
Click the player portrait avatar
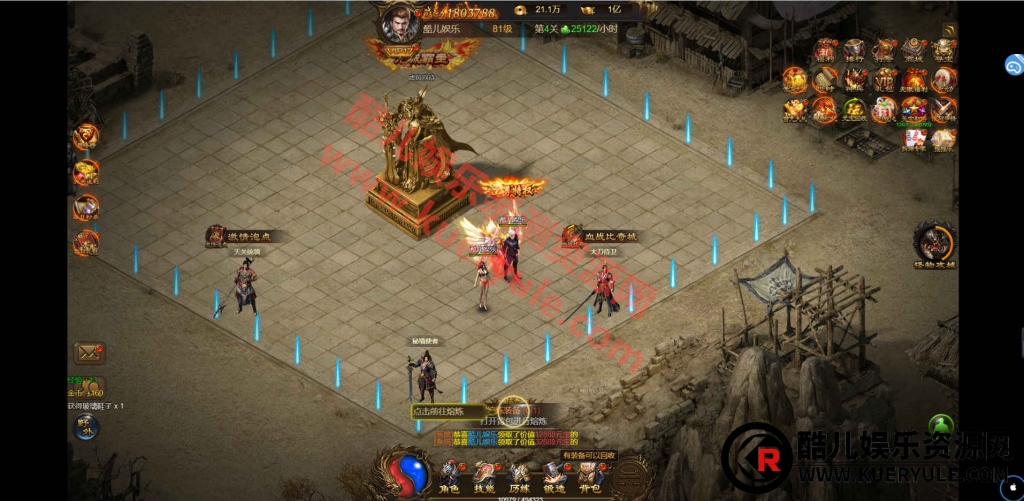(398, 22)
